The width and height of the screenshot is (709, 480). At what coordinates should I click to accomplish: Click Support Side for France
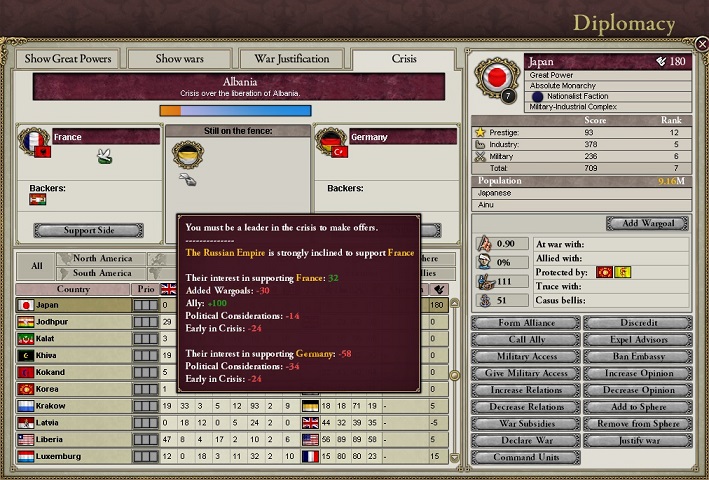pyautogui.click(x=87, y=230)
